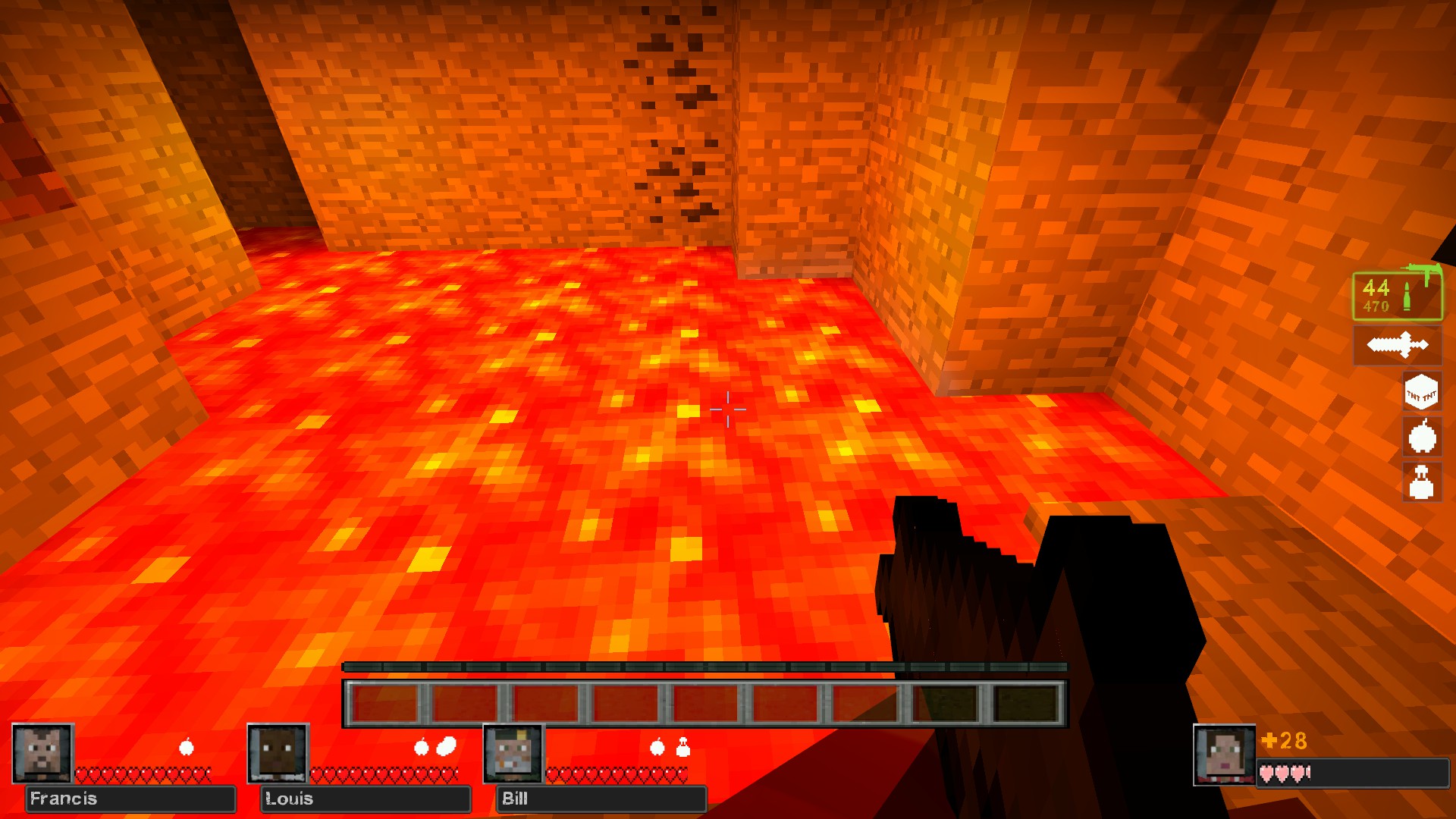This screenshot has width=1456, height=819.
Task: Select the round apple item icon
Action: 1422,438
